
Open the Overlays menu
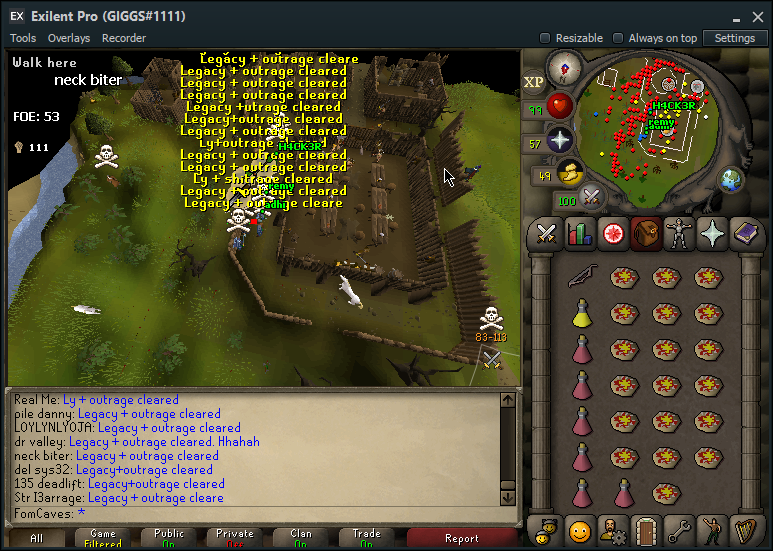pos(69,38)
